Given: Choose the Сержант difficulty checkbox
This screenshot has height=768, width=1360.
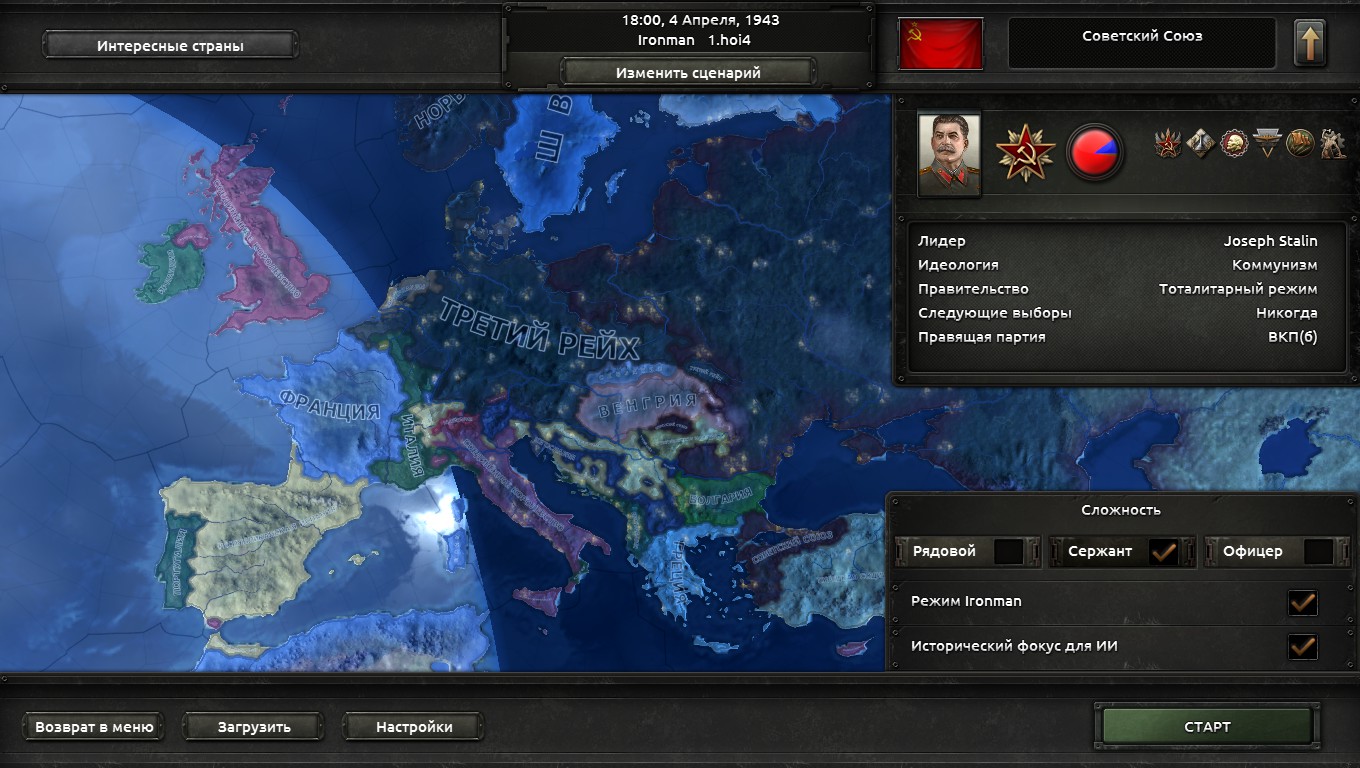Looking at the screenshot, I should click(1163, 551).
